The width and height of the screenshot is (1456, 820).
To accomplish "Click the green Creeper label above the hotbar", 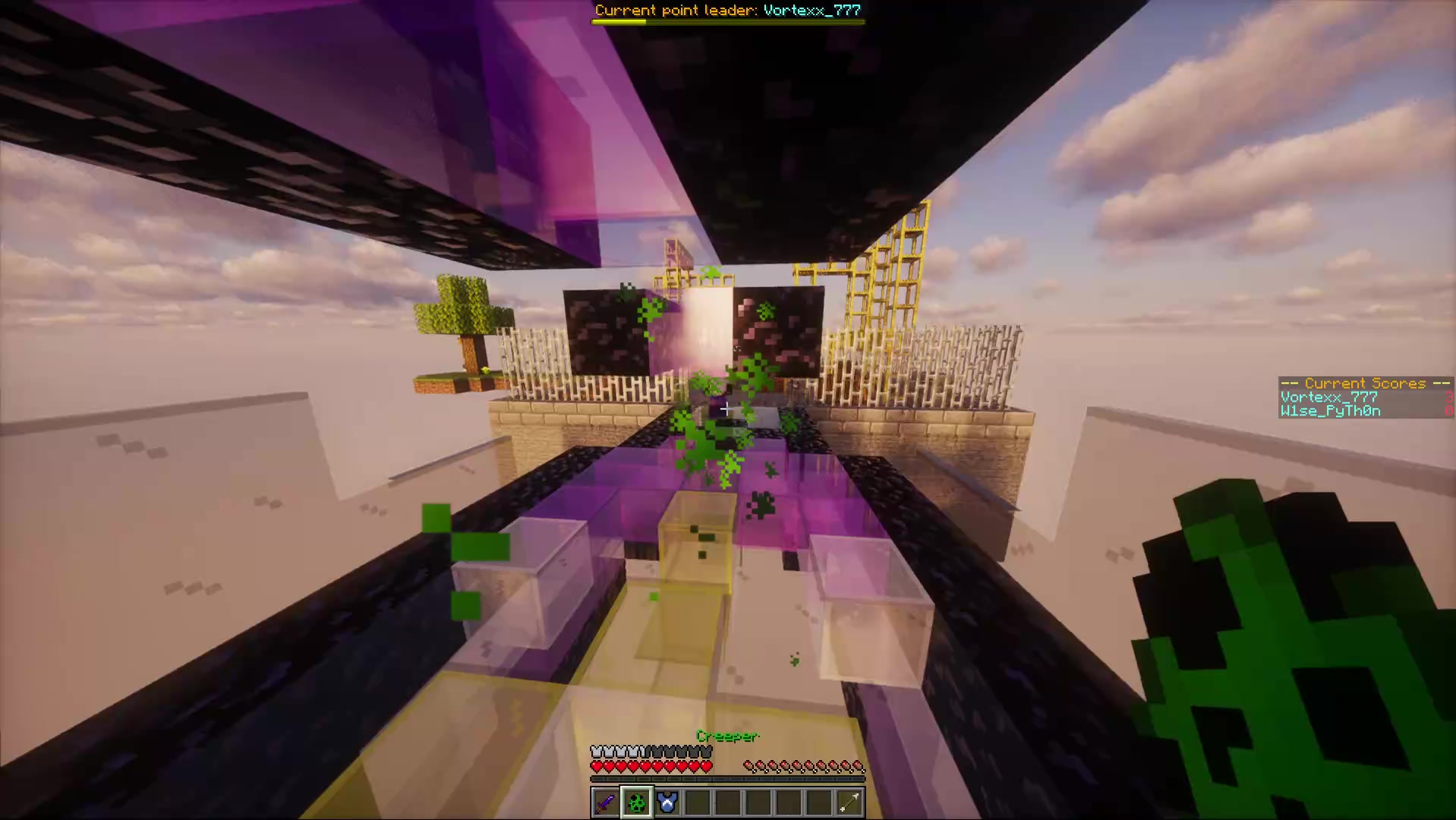I will pyautogui.click(x=726, y=736).
